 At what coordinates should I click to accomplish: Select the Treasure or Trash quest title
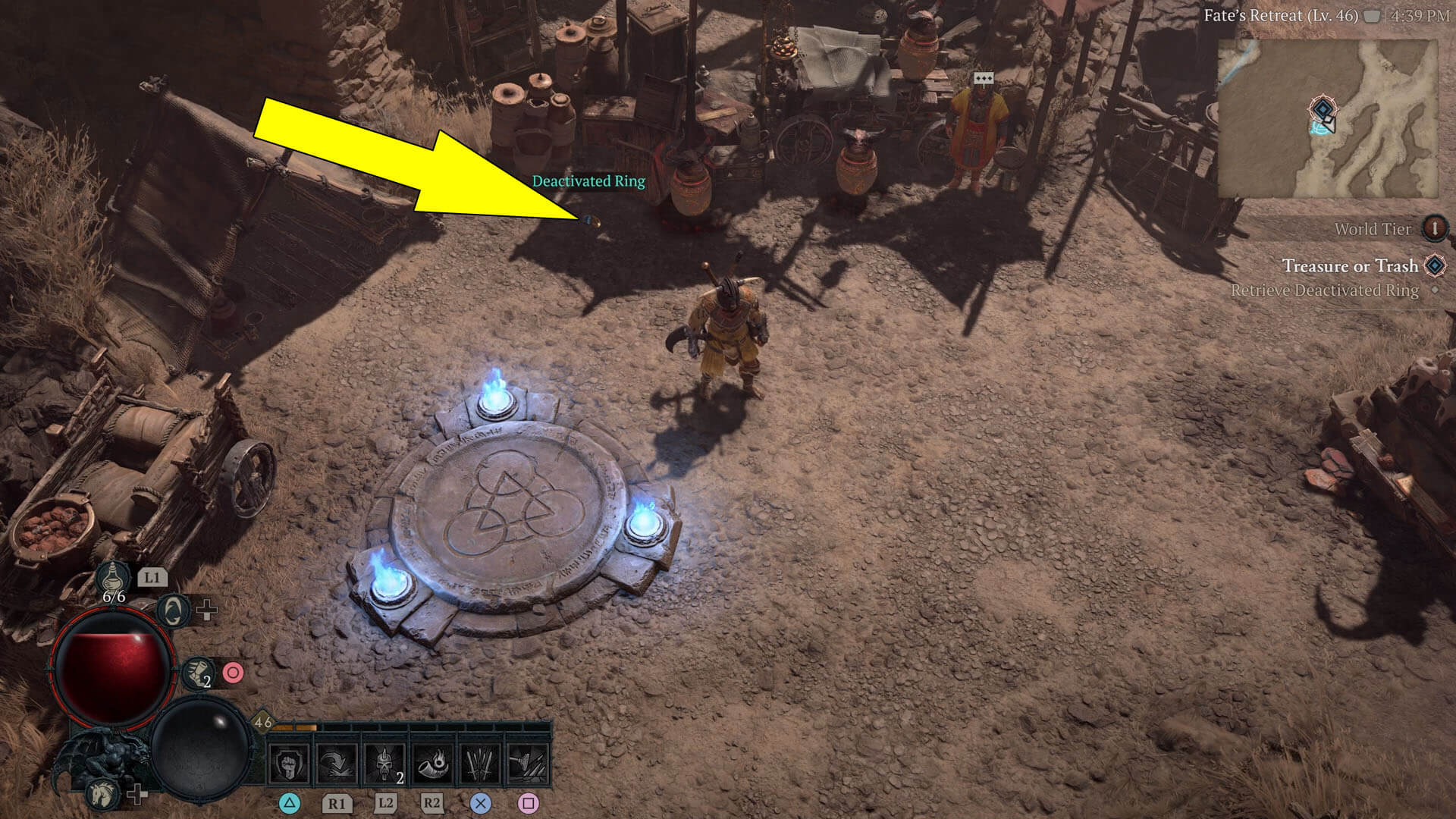click(x=1351, y=266)
